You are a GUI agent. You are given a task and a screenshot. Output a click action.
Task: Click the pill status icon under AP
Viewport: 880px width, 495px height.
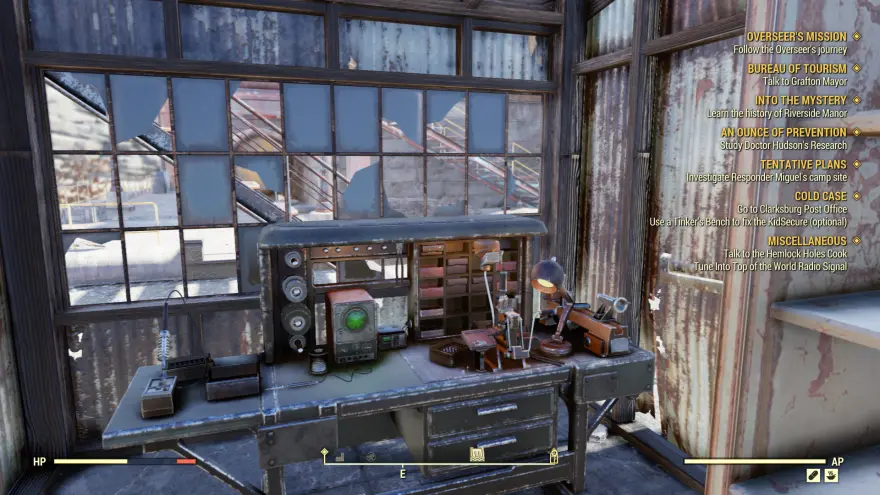(x=813, y=476)
